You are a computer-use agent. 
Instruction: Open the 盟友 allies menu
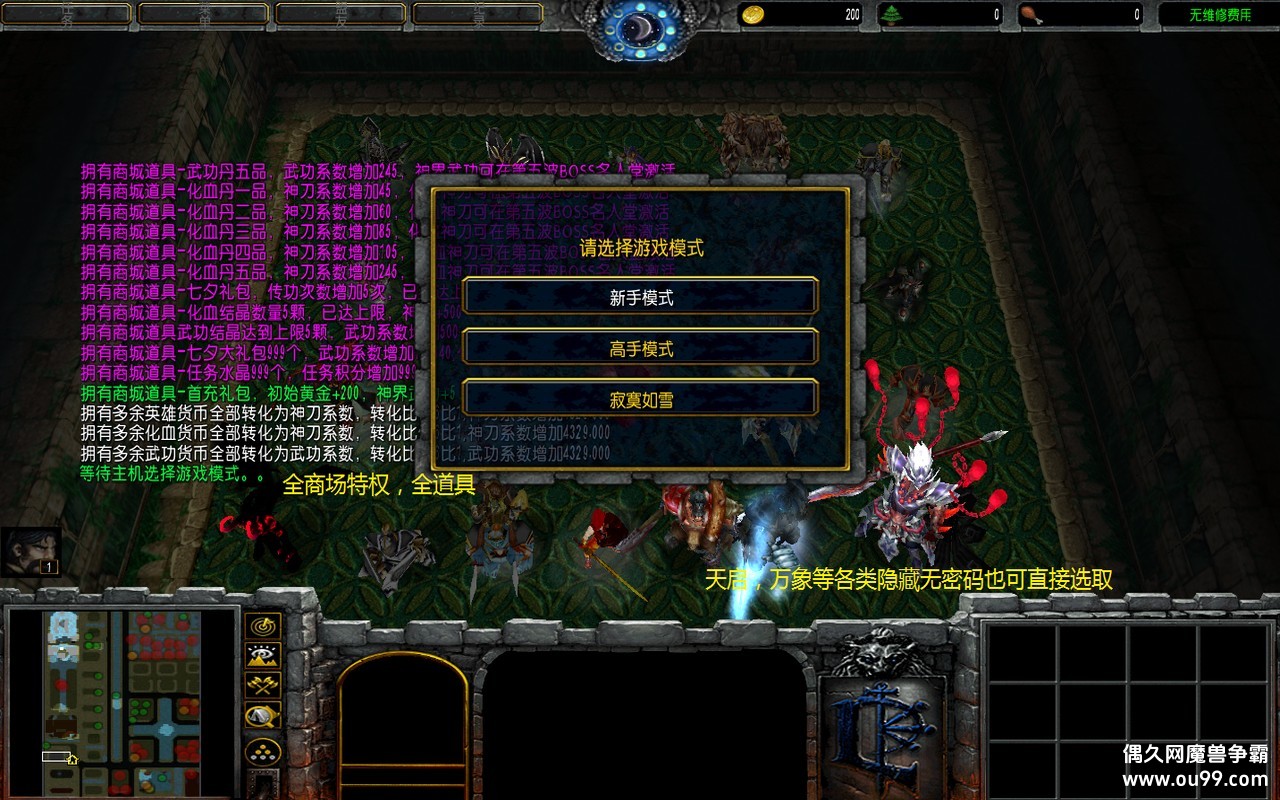click(x=341, y=13)
